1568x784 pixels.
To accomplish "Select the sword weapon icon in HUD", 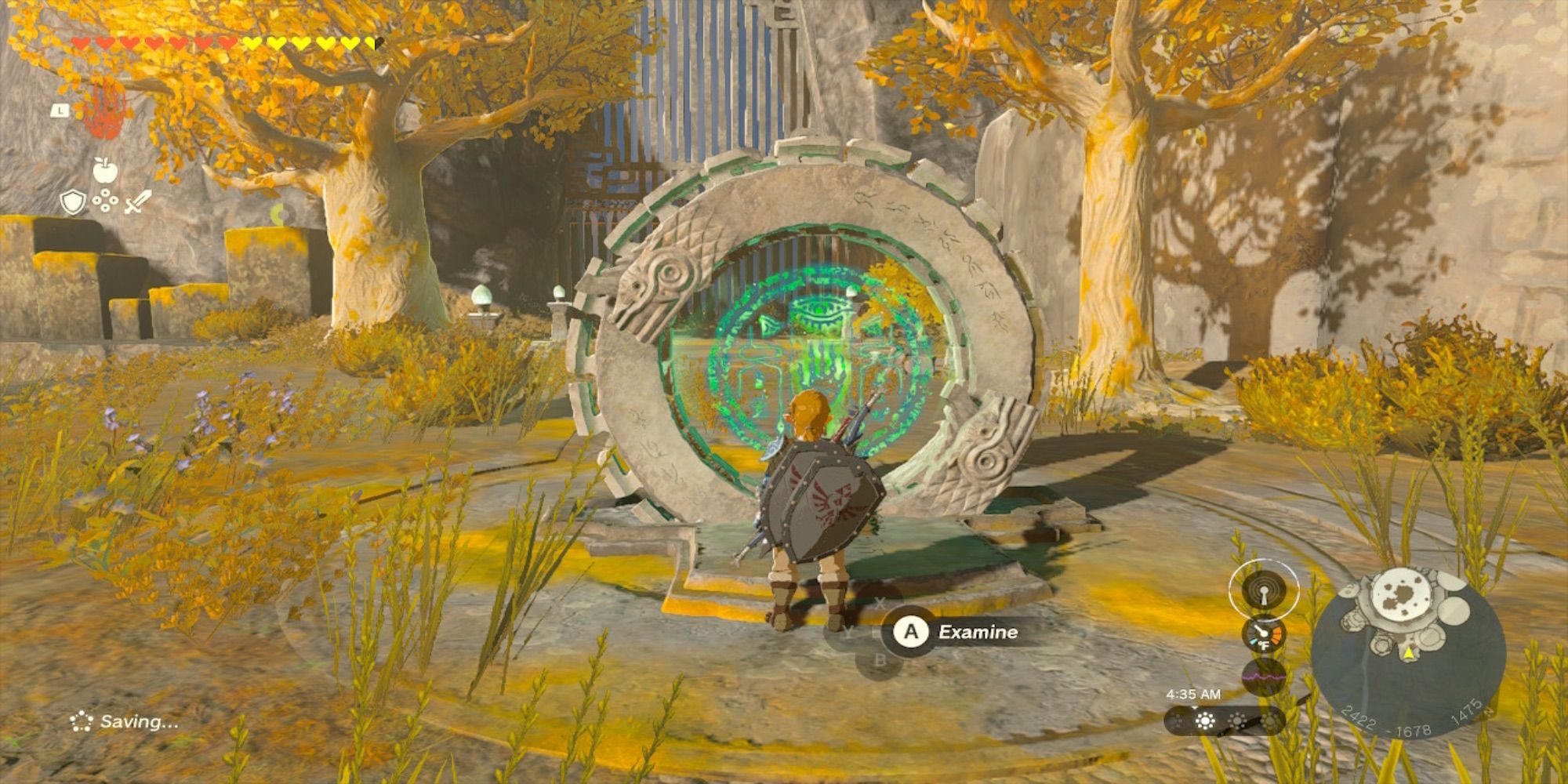I will [137, 201].
